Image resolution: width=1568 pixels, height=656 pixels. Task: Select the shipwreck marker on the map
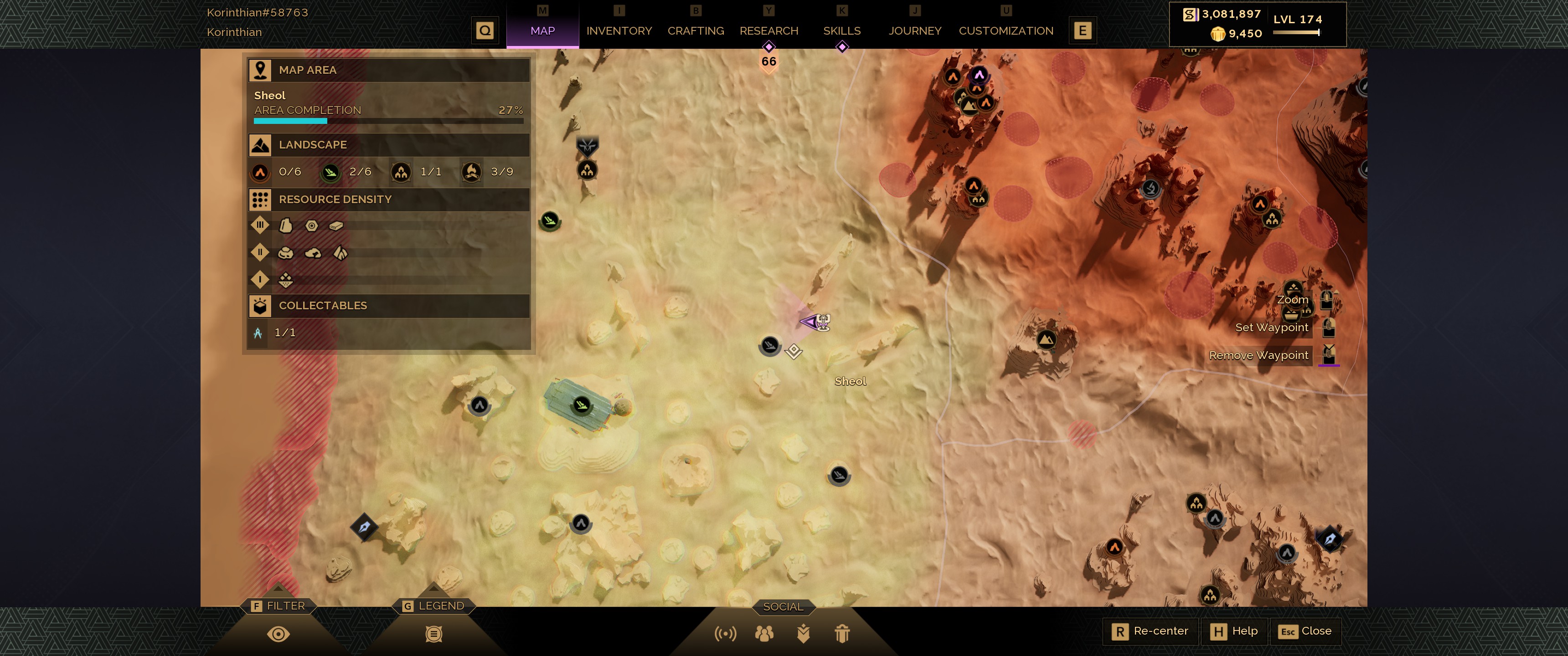coord(581,405)
